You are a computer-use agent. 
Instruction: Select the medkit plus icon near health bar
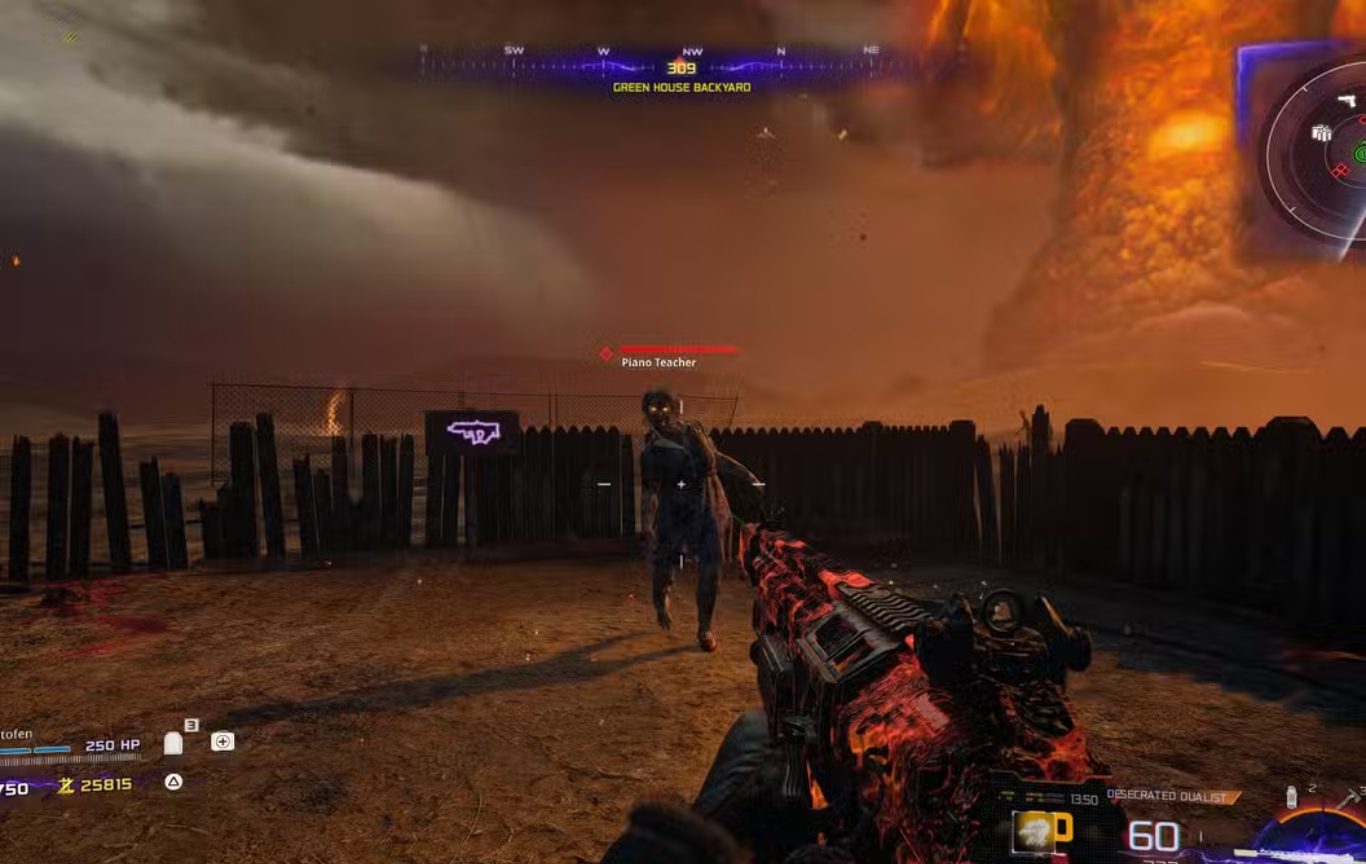(222, 742)
